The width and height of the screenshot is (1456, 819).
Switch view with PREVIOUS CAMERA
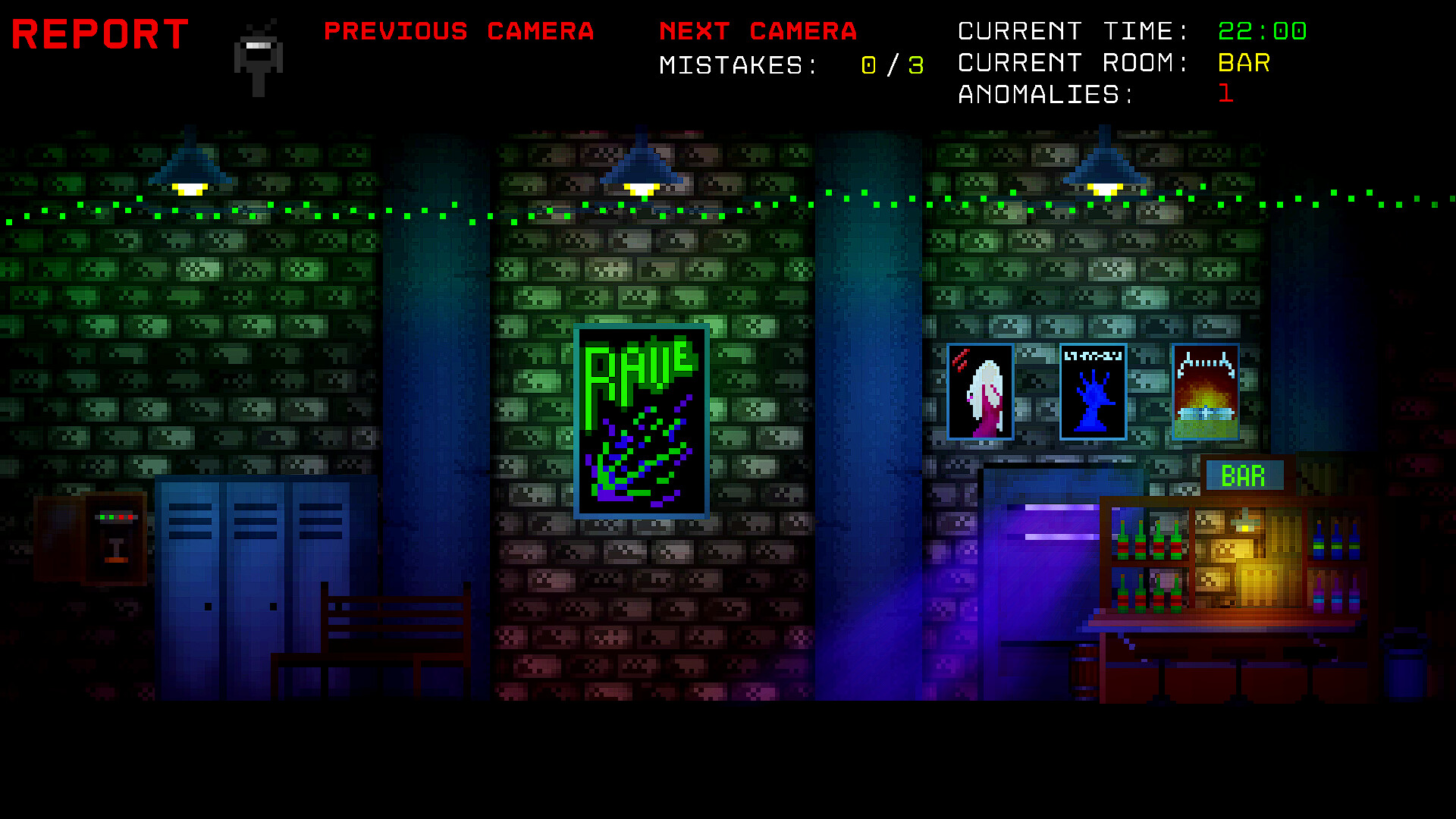click(460, 31)
